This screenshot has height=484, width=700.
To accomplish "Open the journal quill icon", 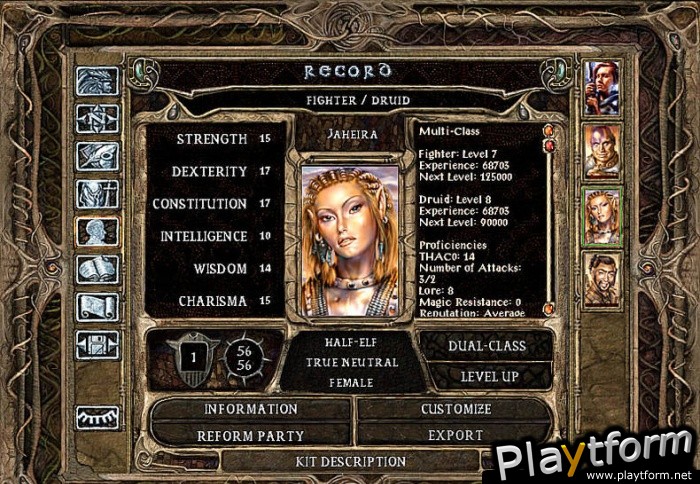I will (x=97, y=156).
